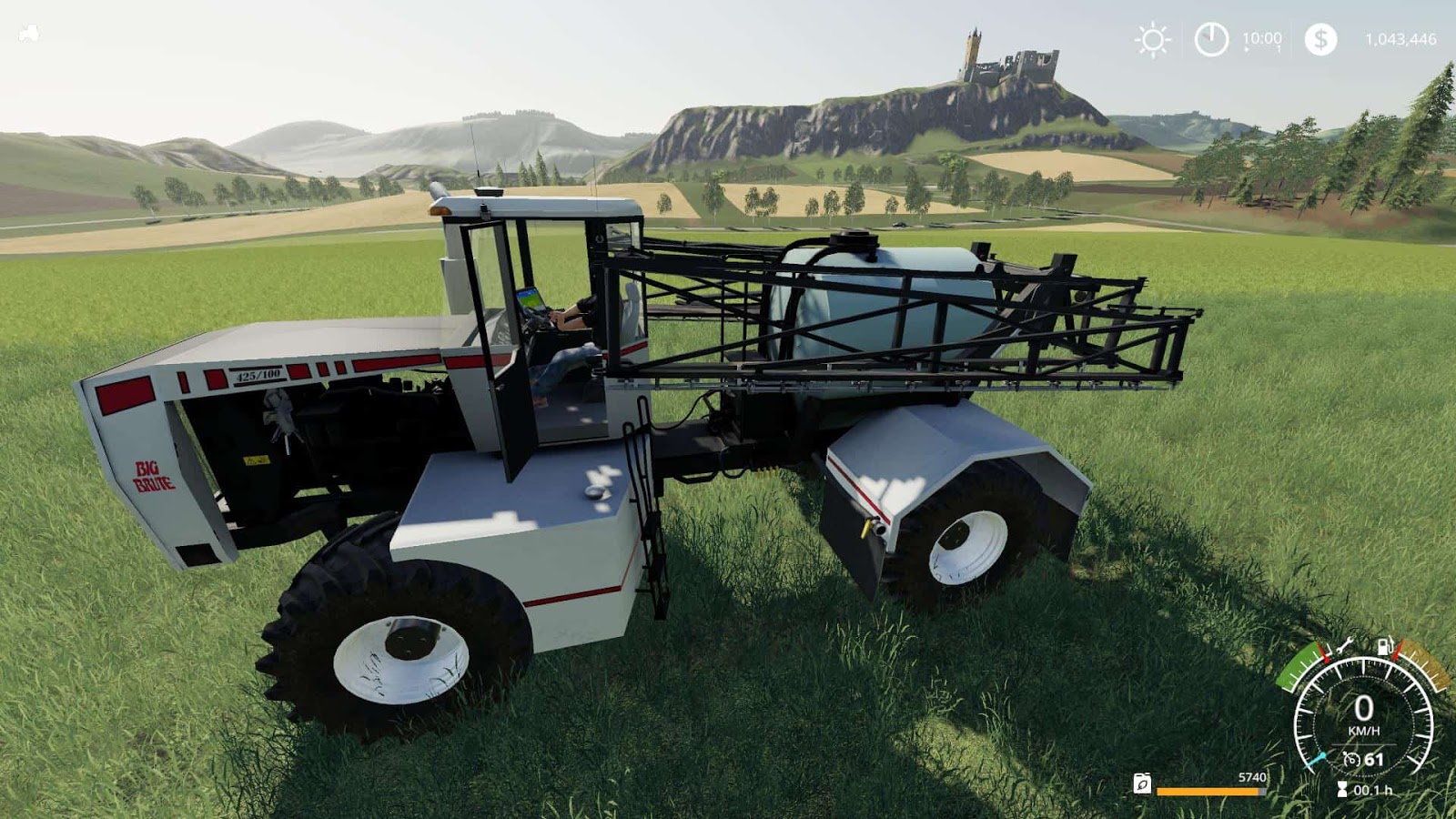This screenshot has width=1456, height=819.
Task: Click the cyan speedometer needle
Action: point(1317,760)
